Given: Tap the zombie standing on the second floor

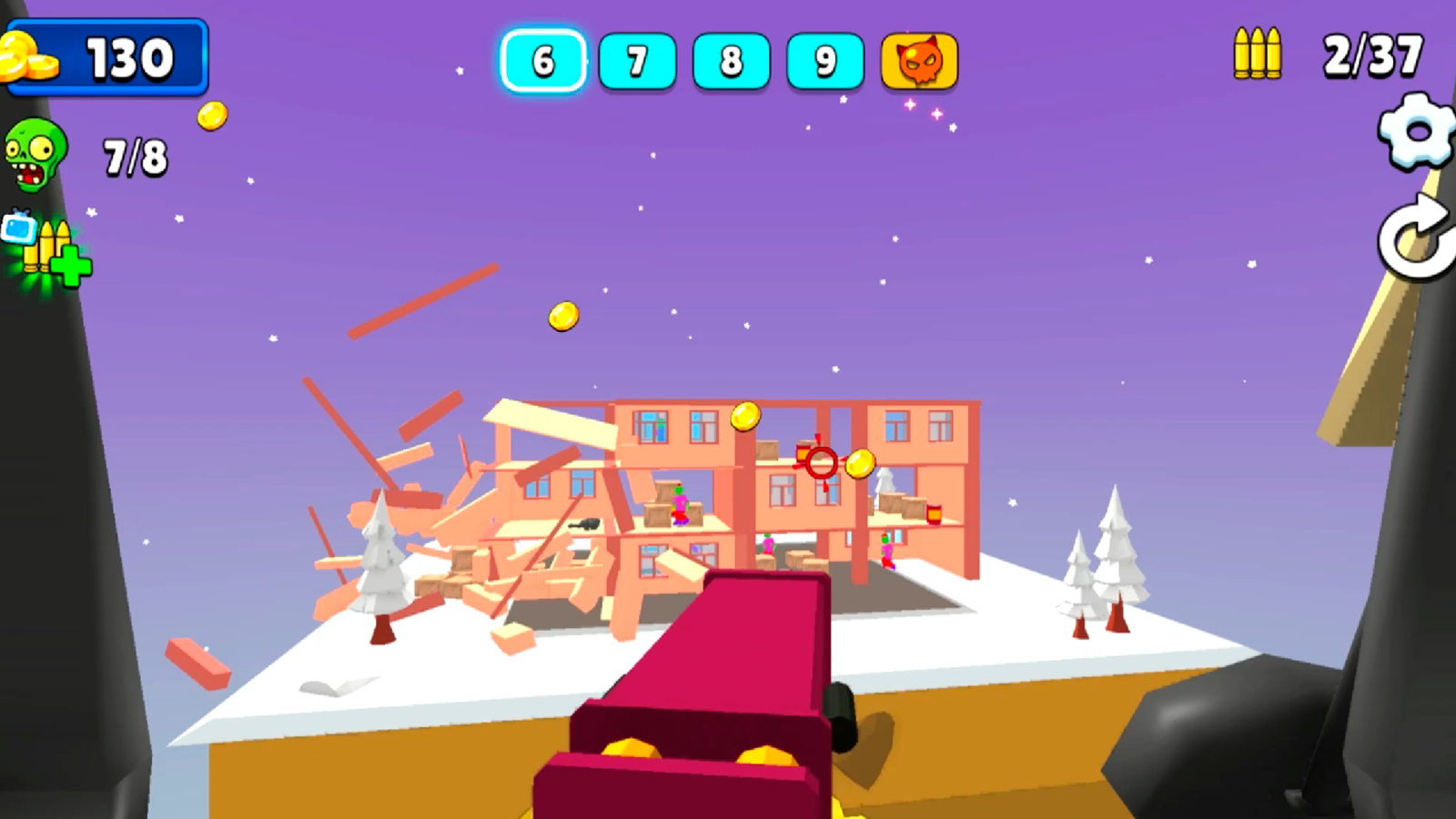Looking at the screenshot, I should [x=678, y=505].
